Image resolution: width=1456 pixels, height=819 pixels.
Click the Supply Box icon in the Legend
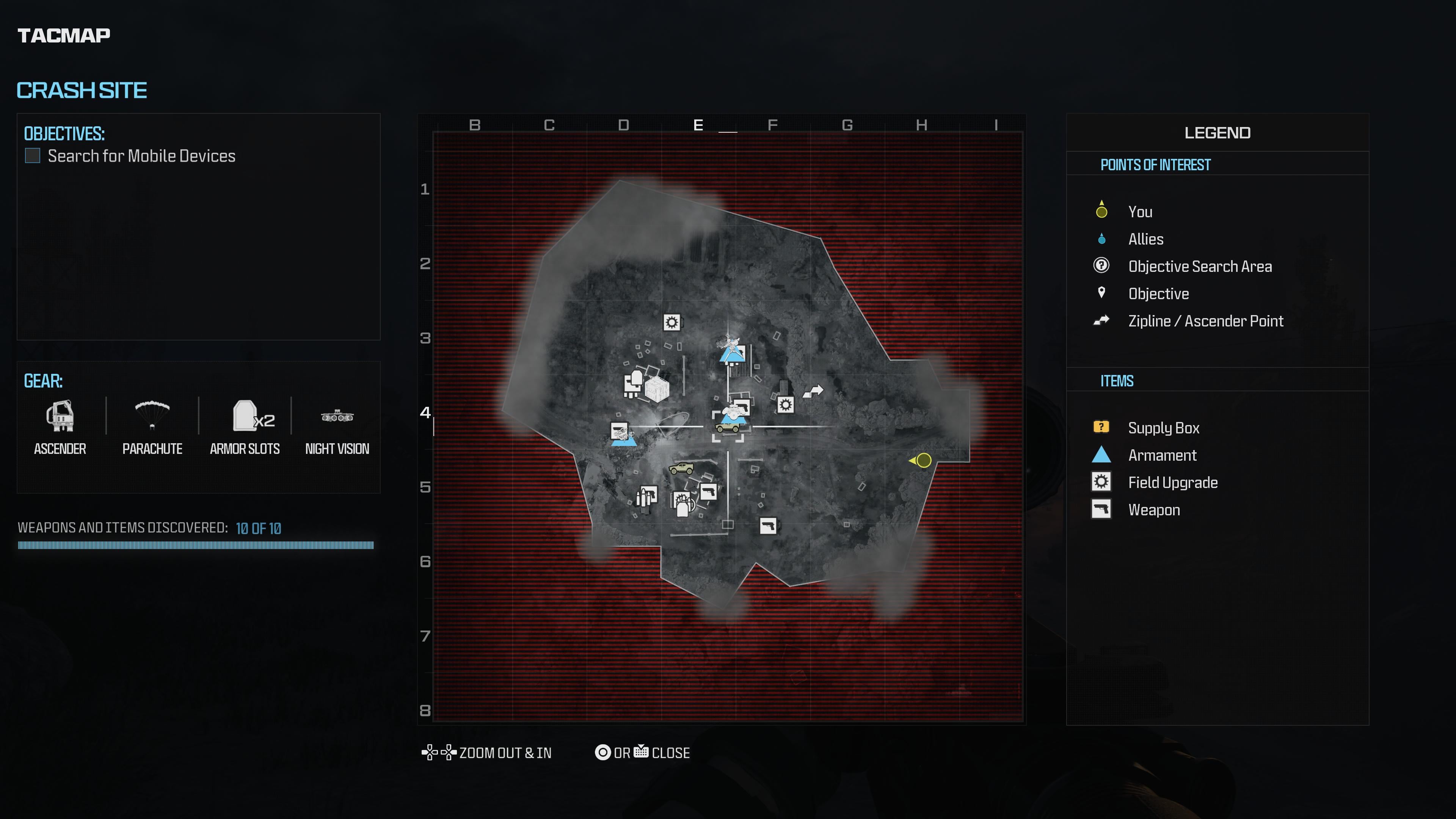click(x=1101, y=428)
